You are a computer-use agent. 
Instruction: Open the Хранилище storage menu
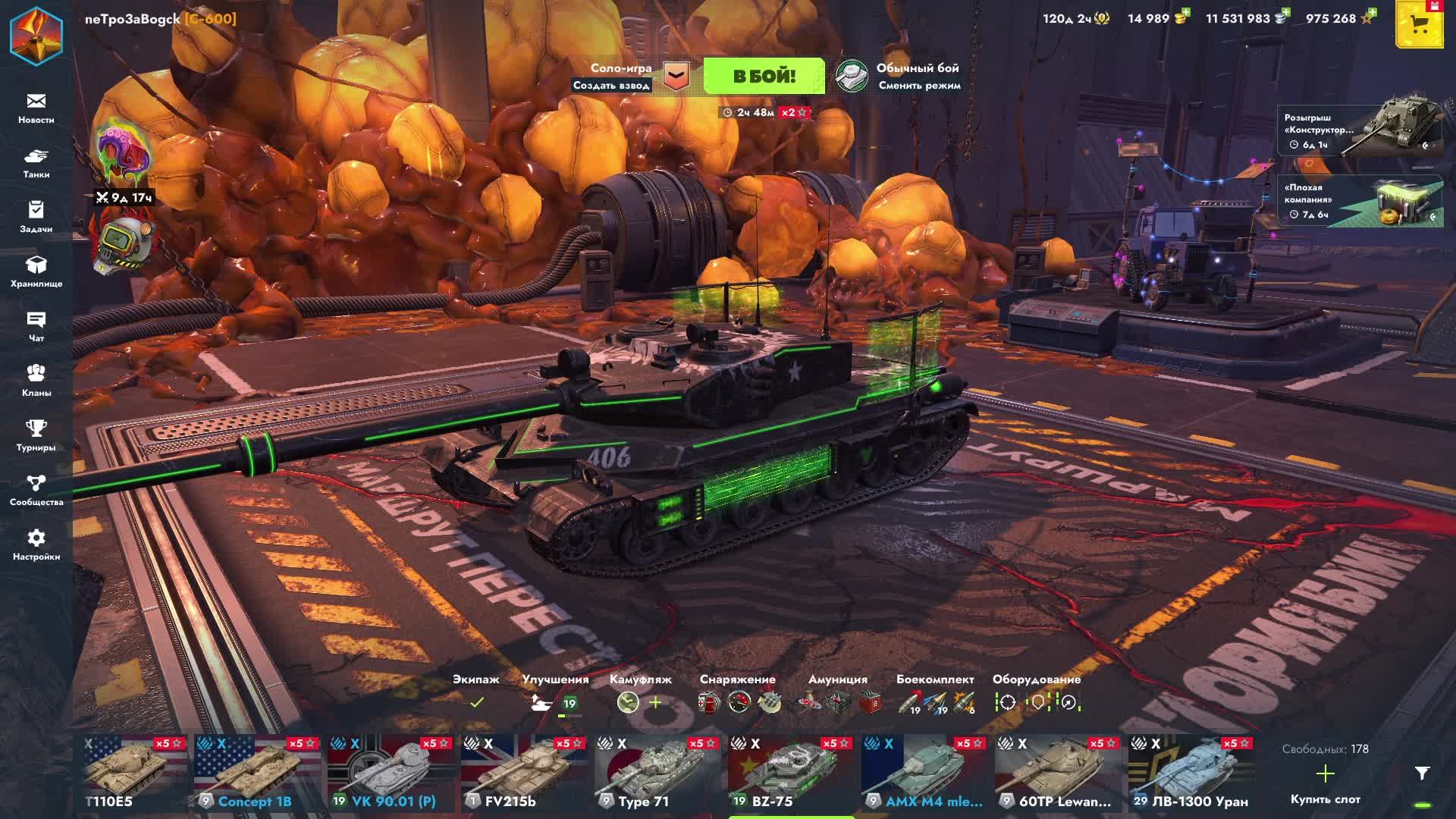point(36,272)
